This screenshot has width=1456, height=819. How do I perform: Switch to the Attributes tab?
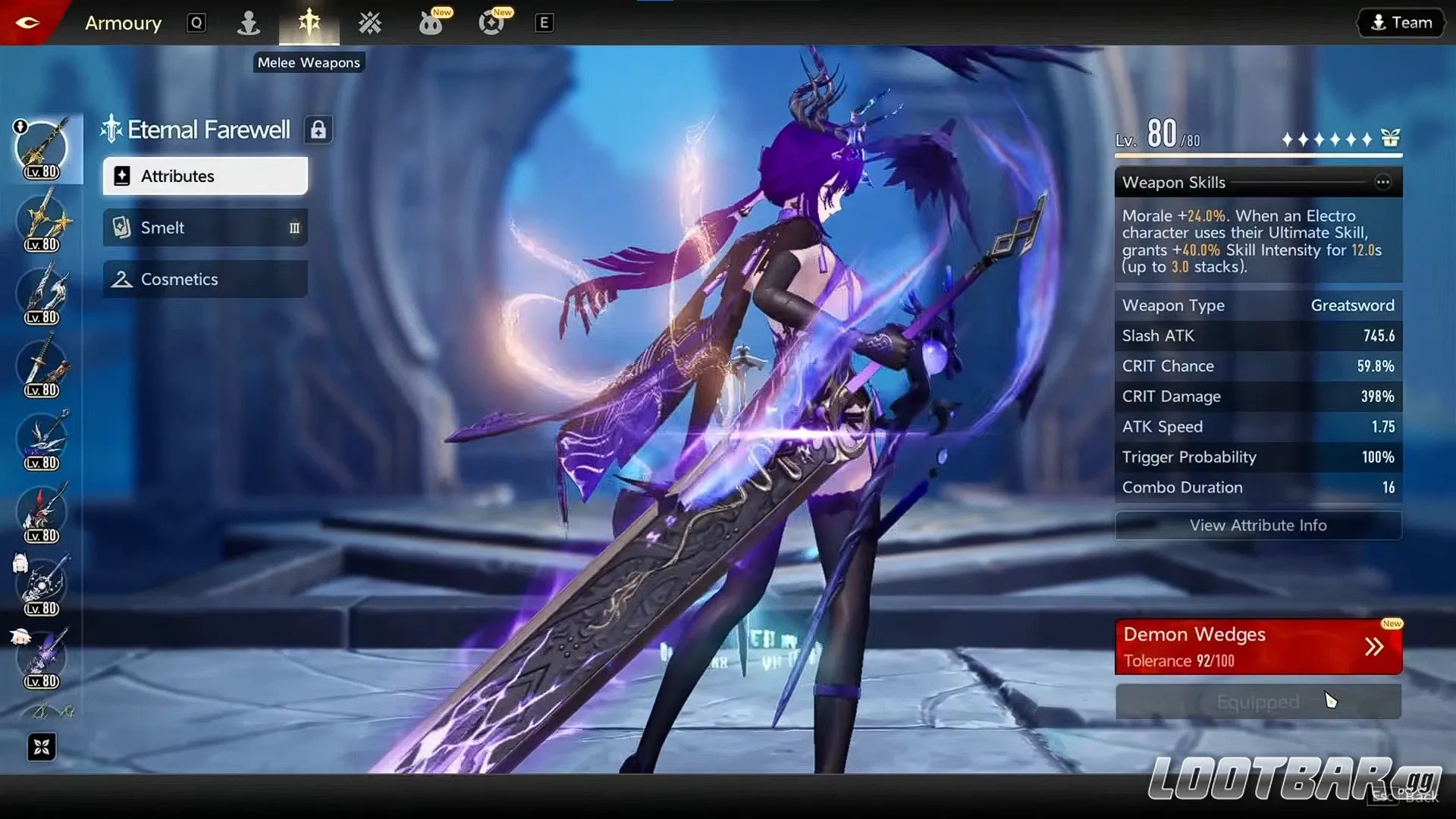[x=204, y=176]
